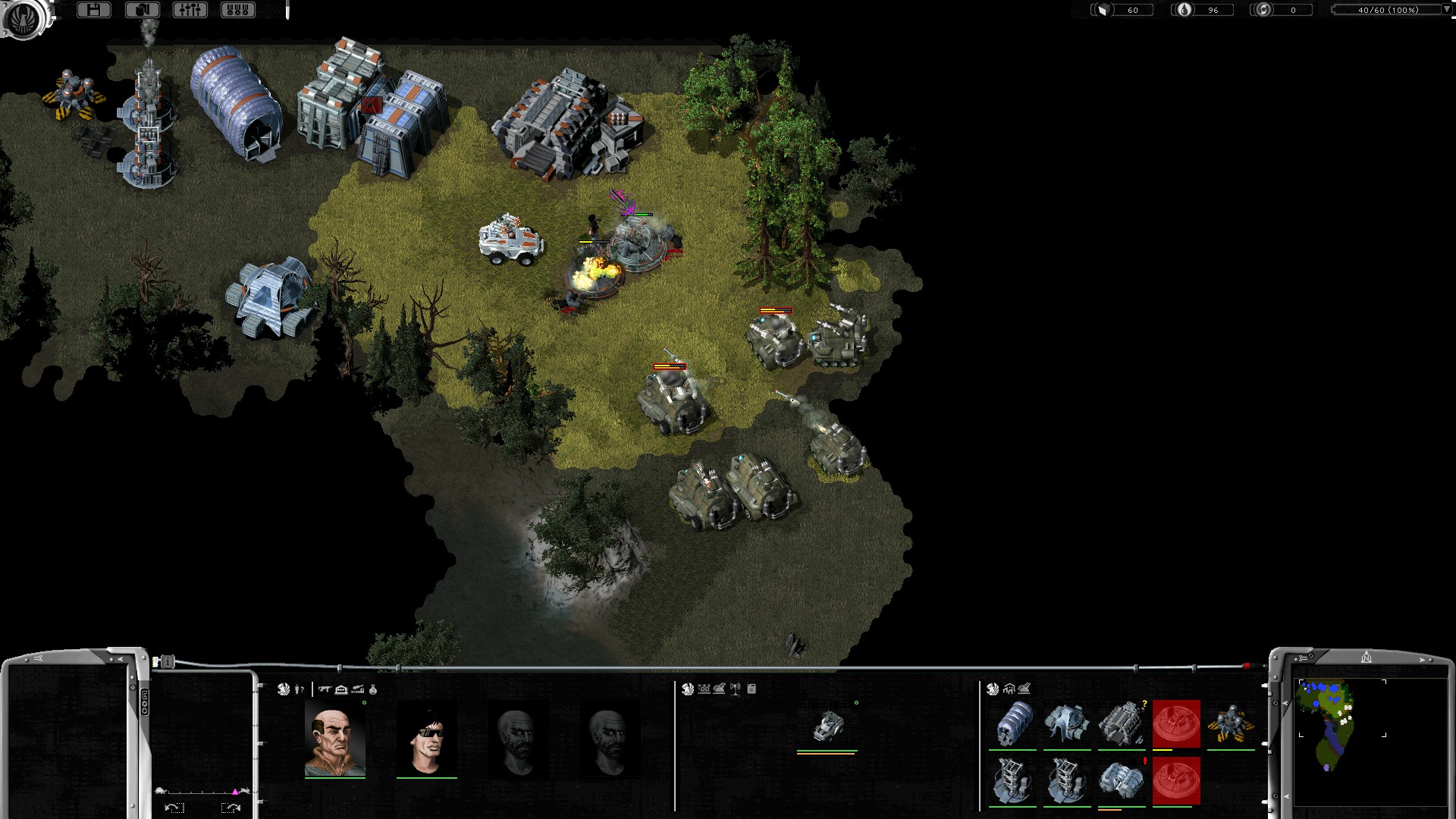The image size is (1456, 819).
Task: Select the building marked with red person
Action: (1122, 781)
